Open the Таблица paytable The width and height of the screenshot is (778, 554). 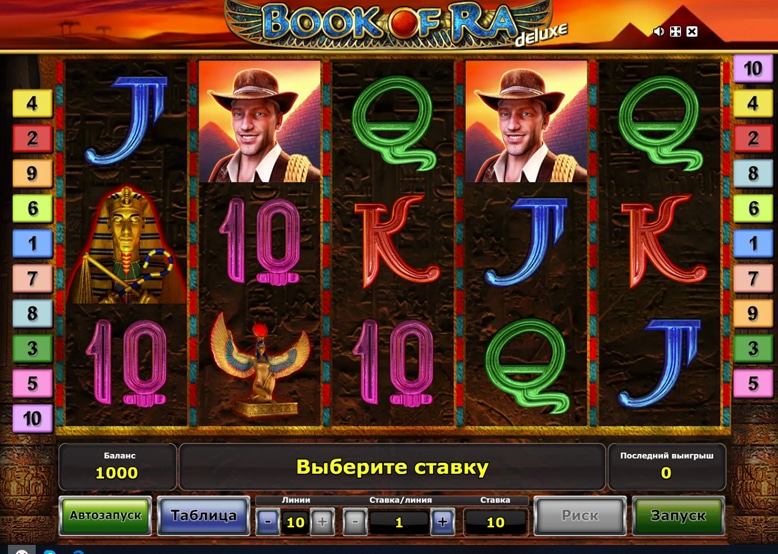tap(203, 516)
